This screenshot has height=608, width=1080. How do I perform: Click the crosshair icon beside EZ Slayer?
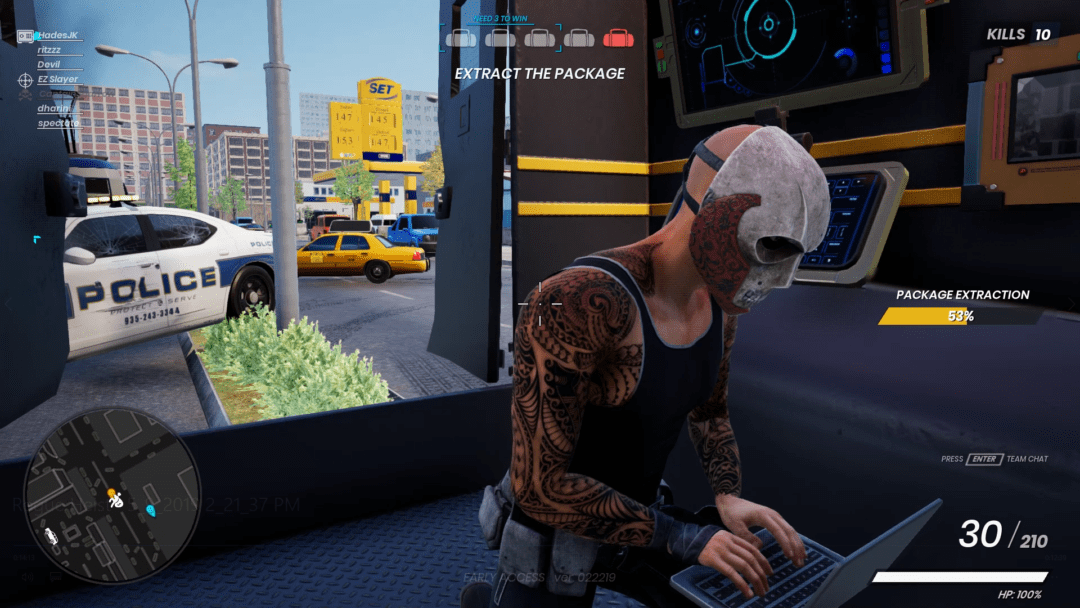click(x=25, y=79)
